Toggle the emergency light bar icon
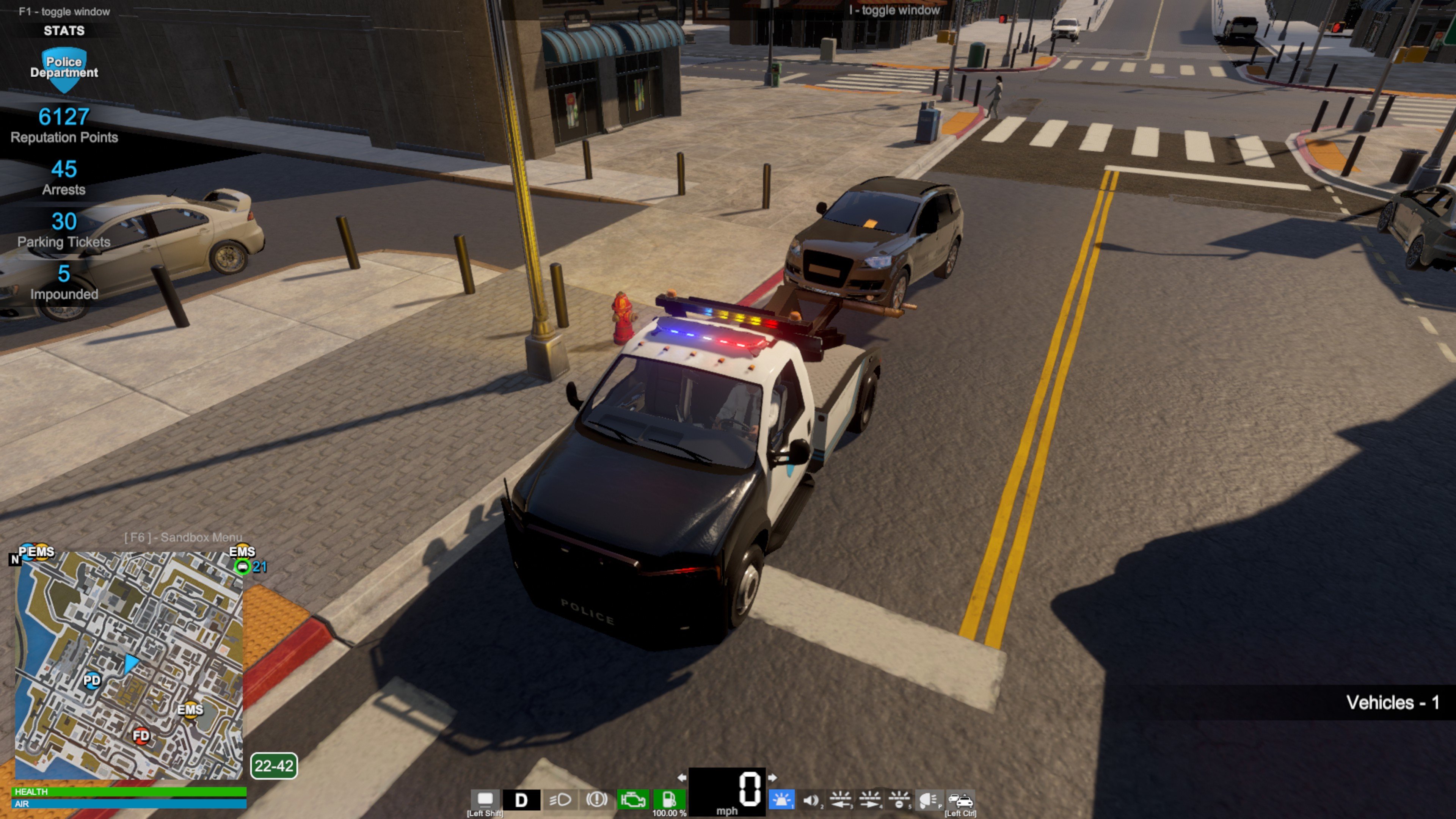The height and width of the screenshot is (819, 1456). point(782,800)
